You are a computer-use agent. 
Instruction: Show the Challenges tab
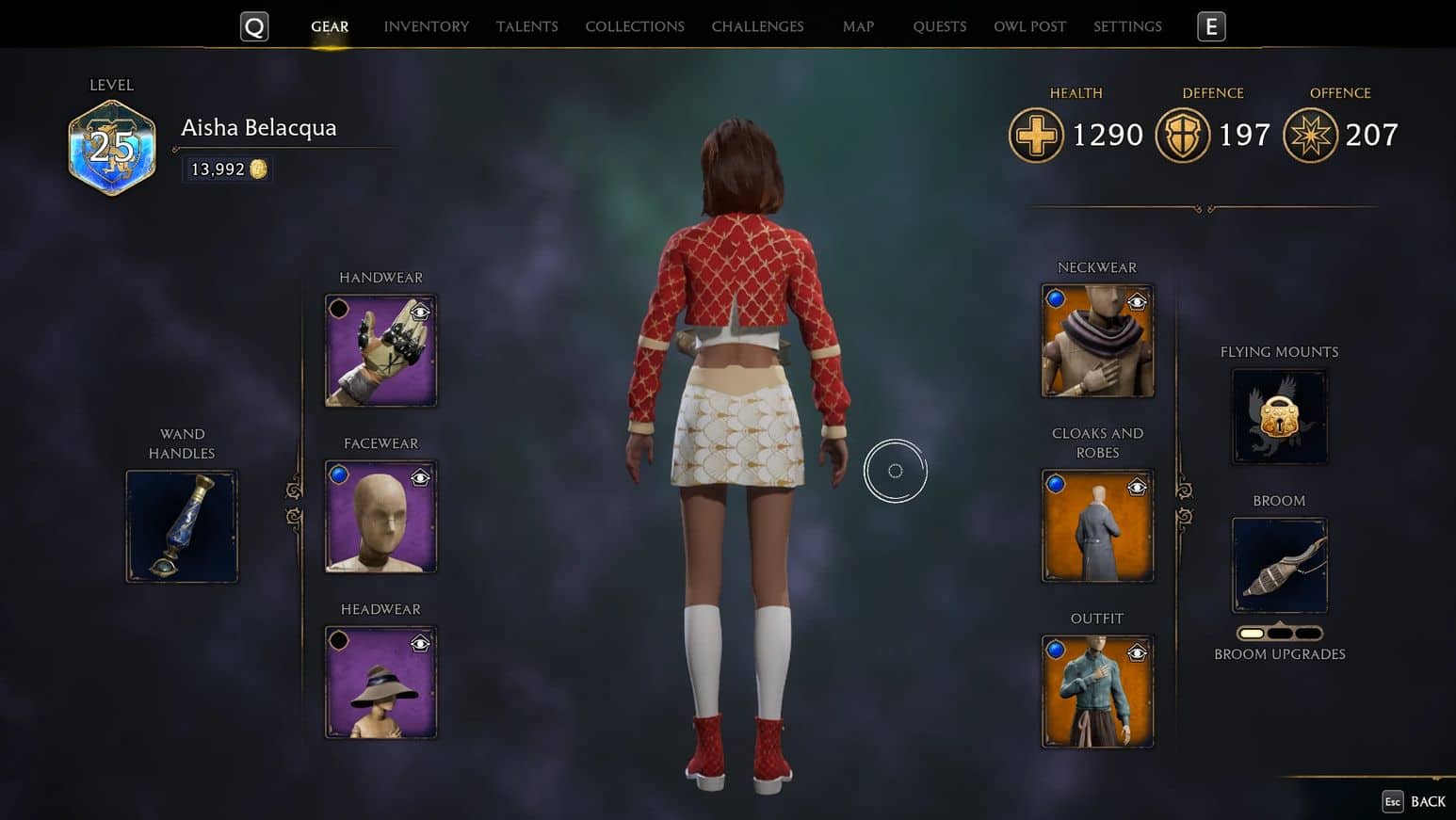(x=757, y=26)
